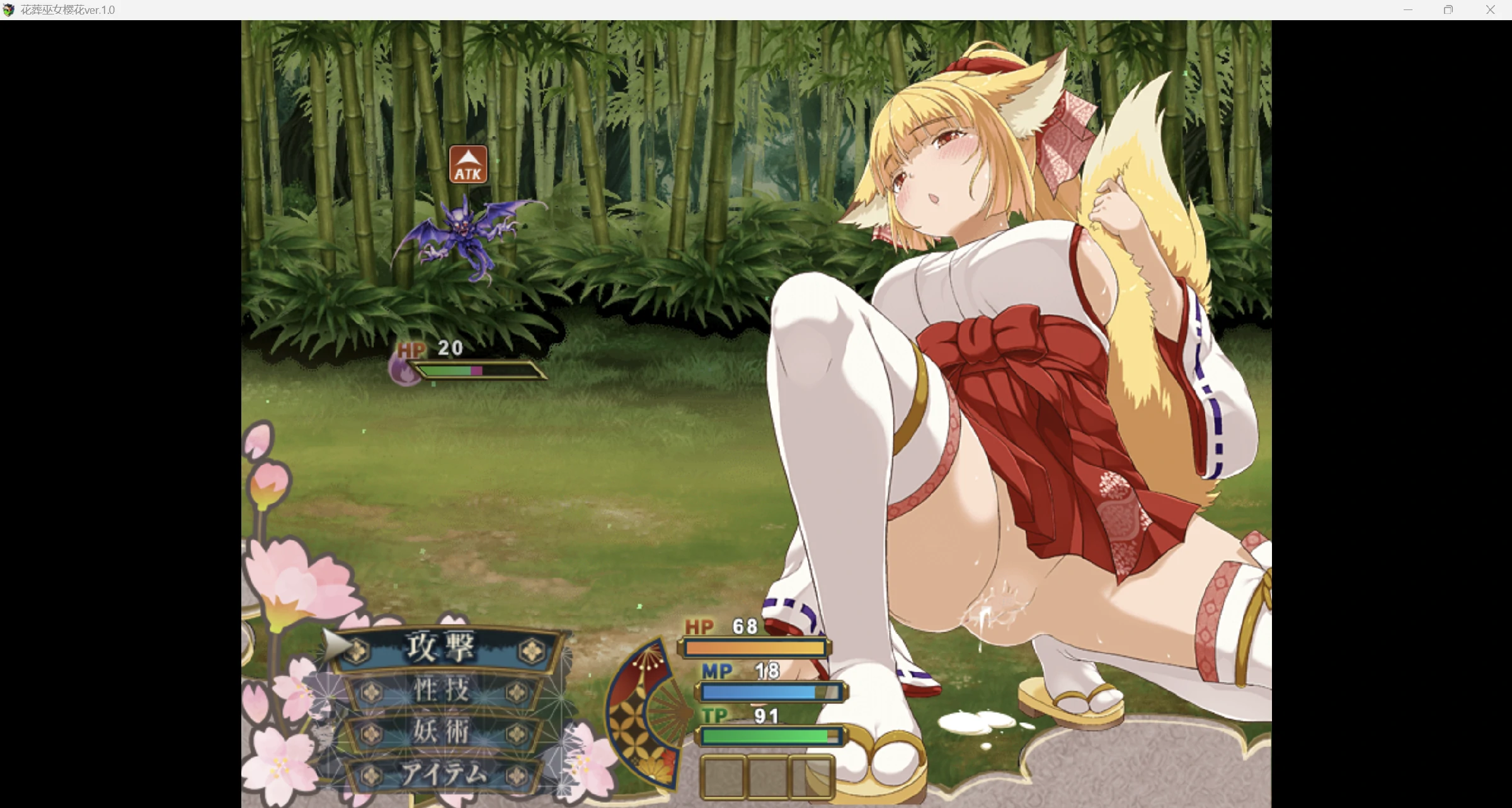Minimize the game window
The width and height of the screenshot is (1512, 808).
point(1408,10)
